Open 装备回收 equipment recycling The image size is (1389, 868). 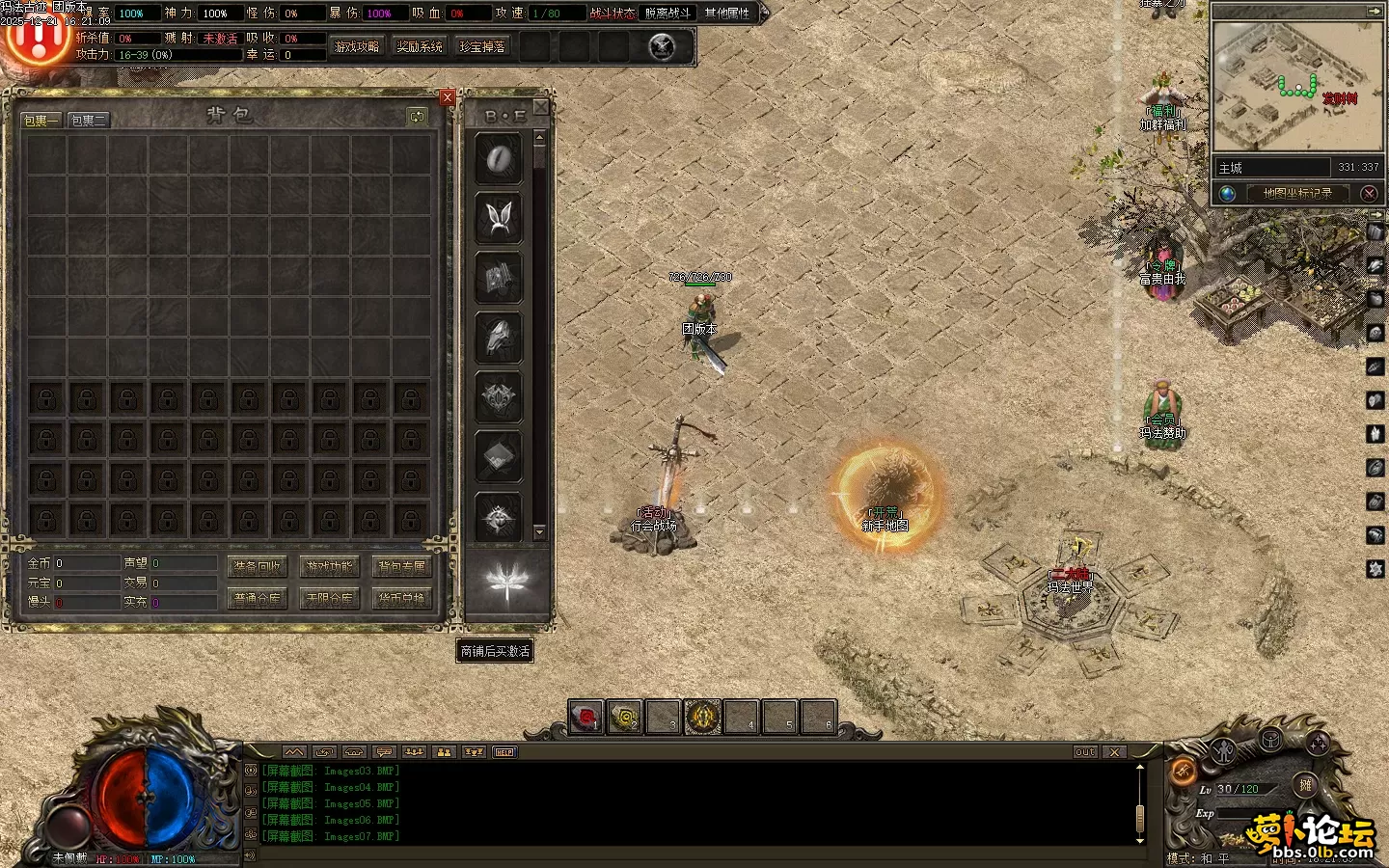tap(257, 567)
